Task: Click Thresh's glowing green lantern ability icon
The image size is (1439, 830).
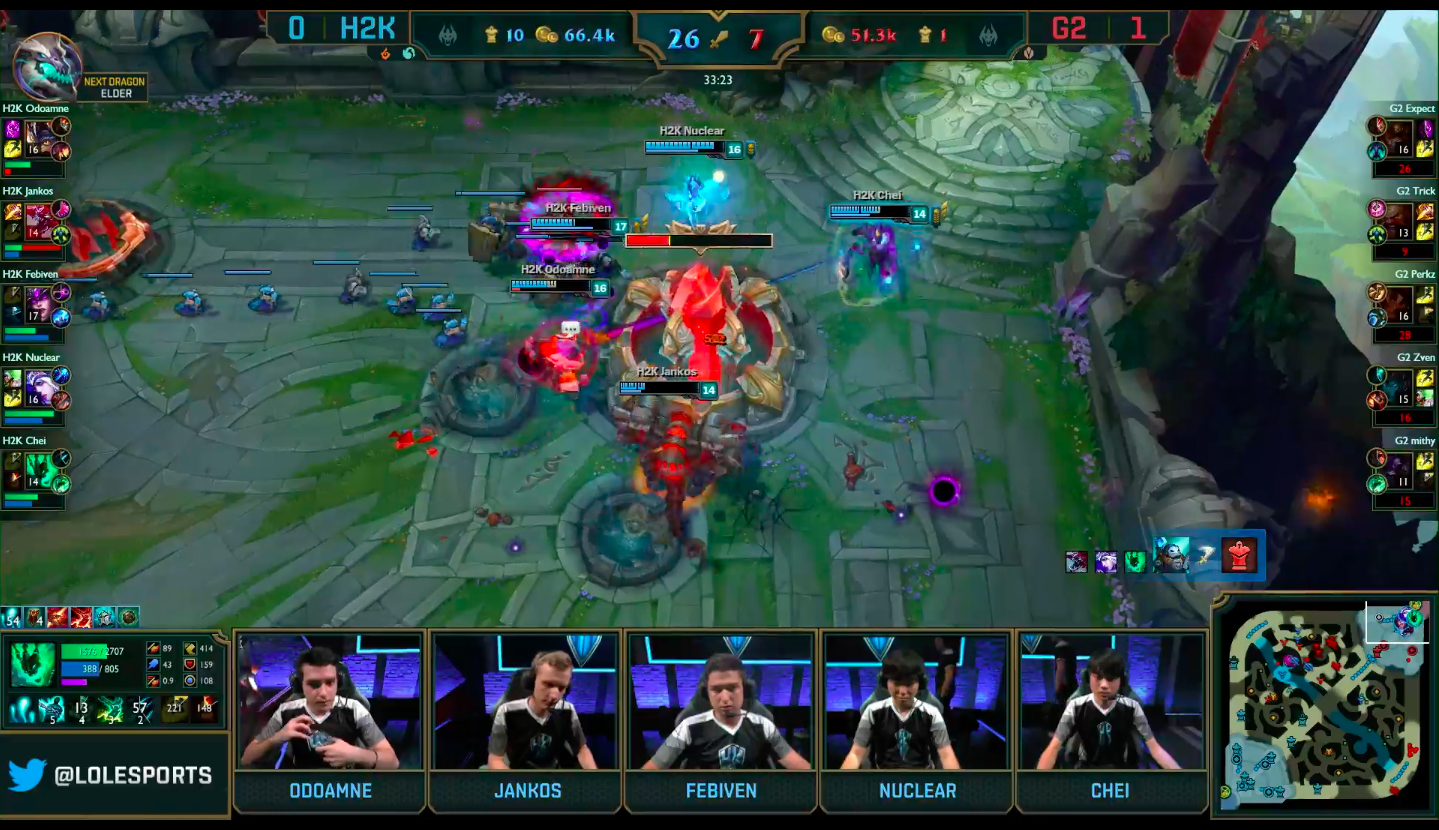Action: point(109,711)
